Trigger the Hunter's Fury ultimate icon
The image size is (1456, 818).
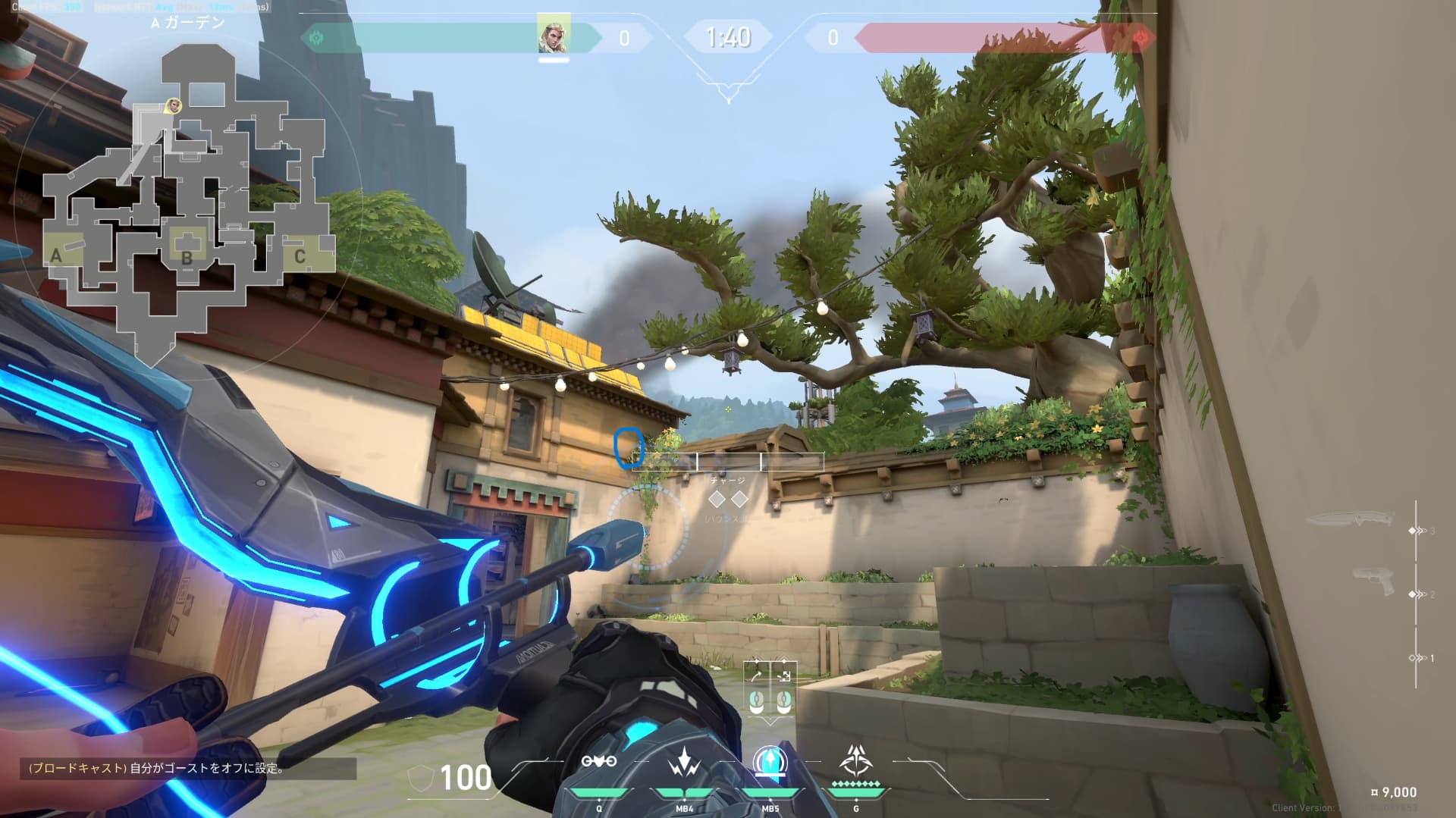click(x=856, y=760)
